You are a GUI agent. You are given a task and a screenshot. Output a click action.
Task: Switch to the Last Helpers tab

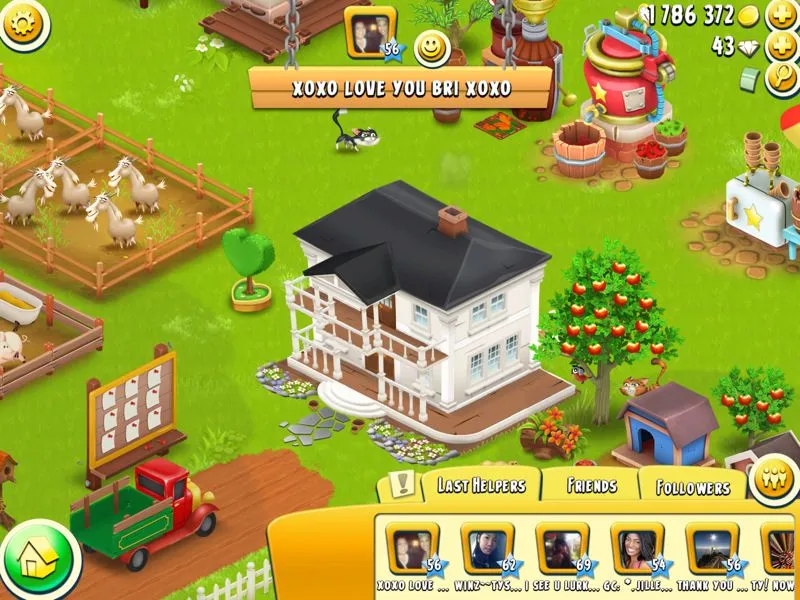(480, 486)
